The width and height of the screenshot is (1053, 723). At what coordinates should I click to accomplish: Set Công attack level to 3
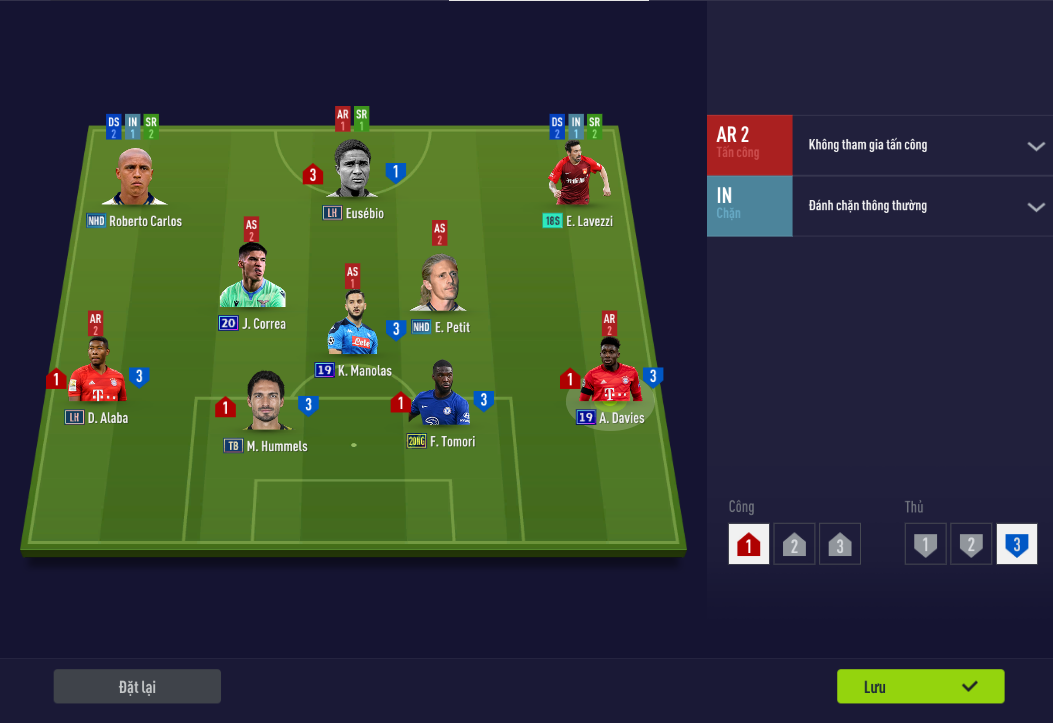click(x=840, y=545)
